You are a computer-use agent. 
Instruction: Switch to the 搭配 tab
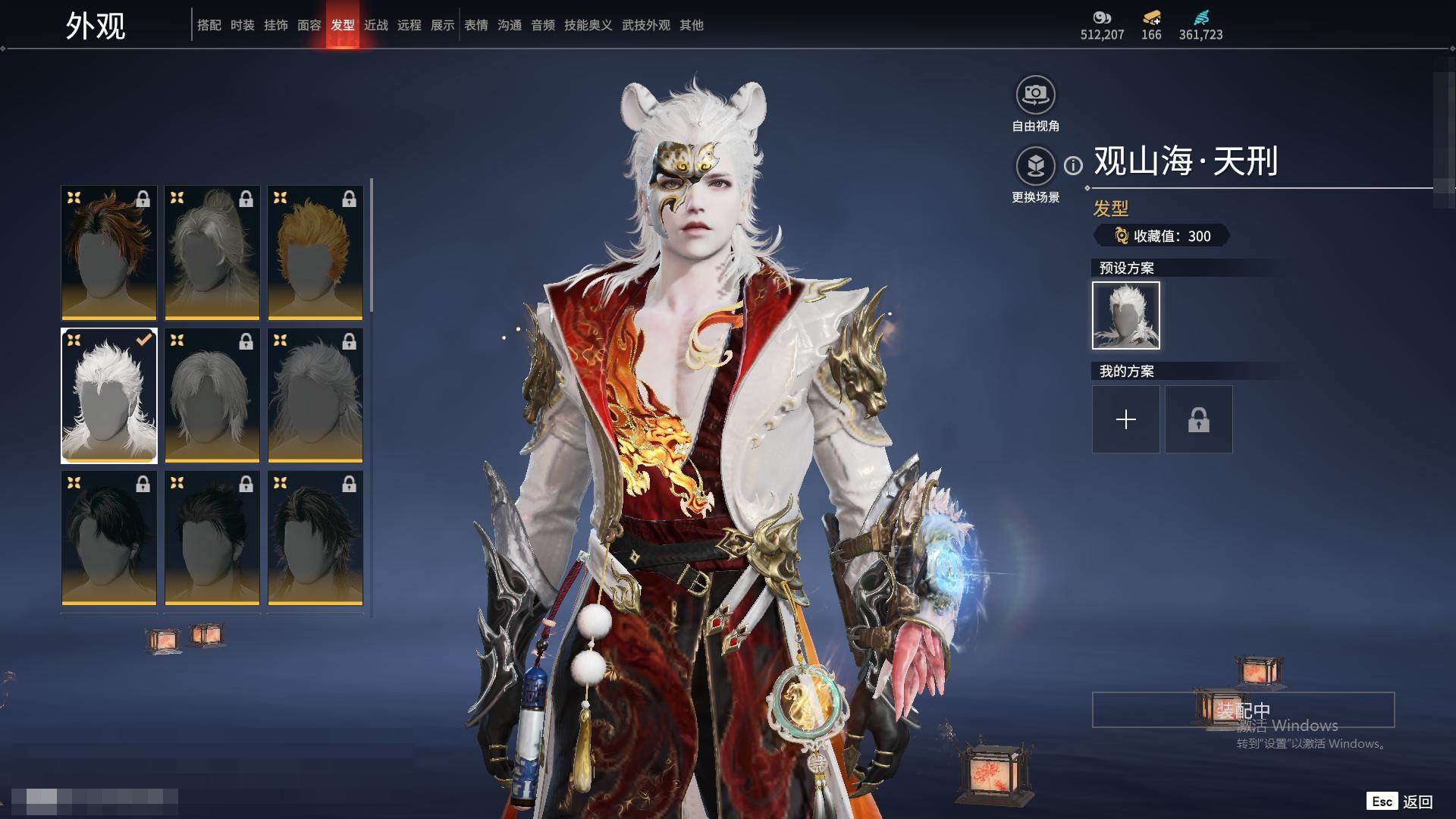tap(209, 25)
